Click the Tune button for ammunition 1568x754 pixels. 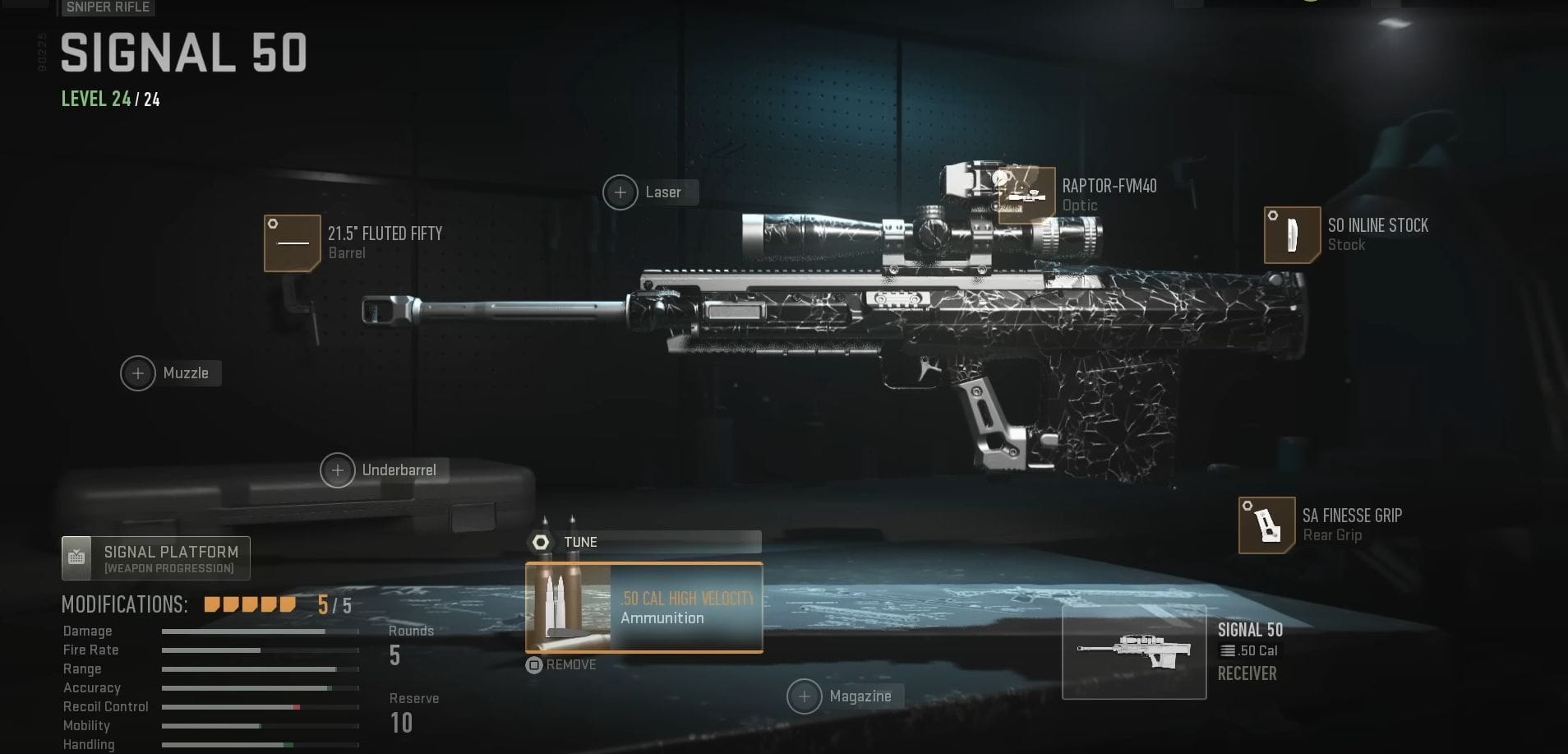click(582, 542)
